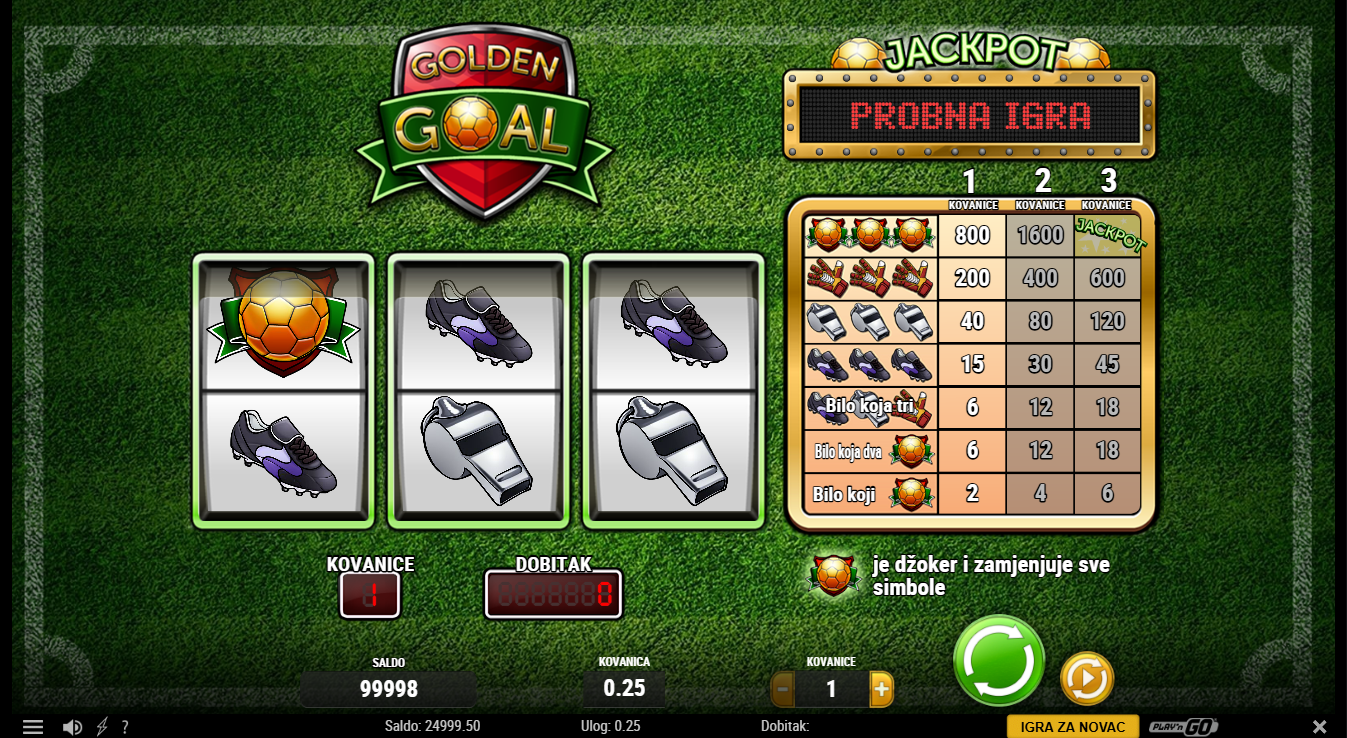Open help with the question mark
This screenshot has height=738, width=1347.
point(125,727)
